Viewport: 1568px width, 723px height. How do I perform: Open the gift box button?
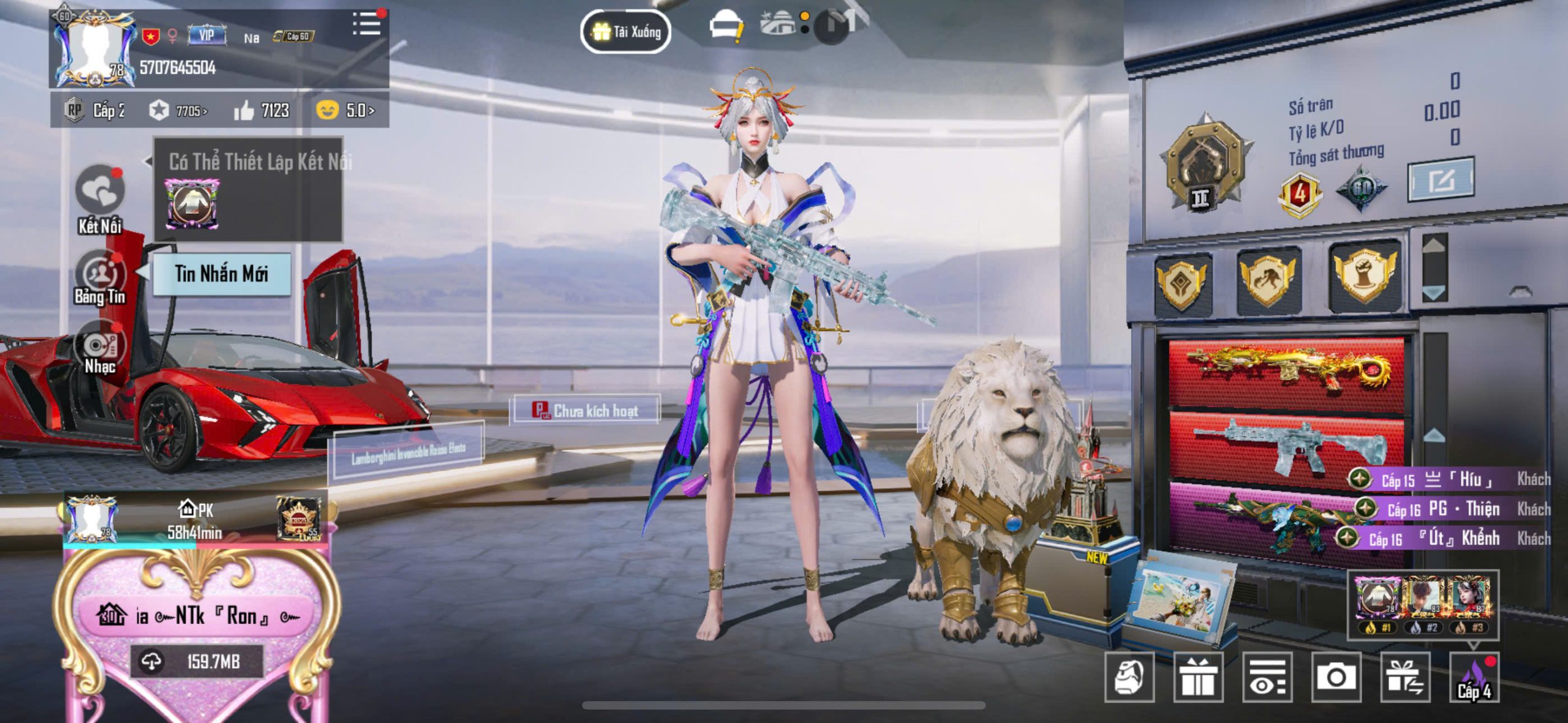coord(1198,676)
